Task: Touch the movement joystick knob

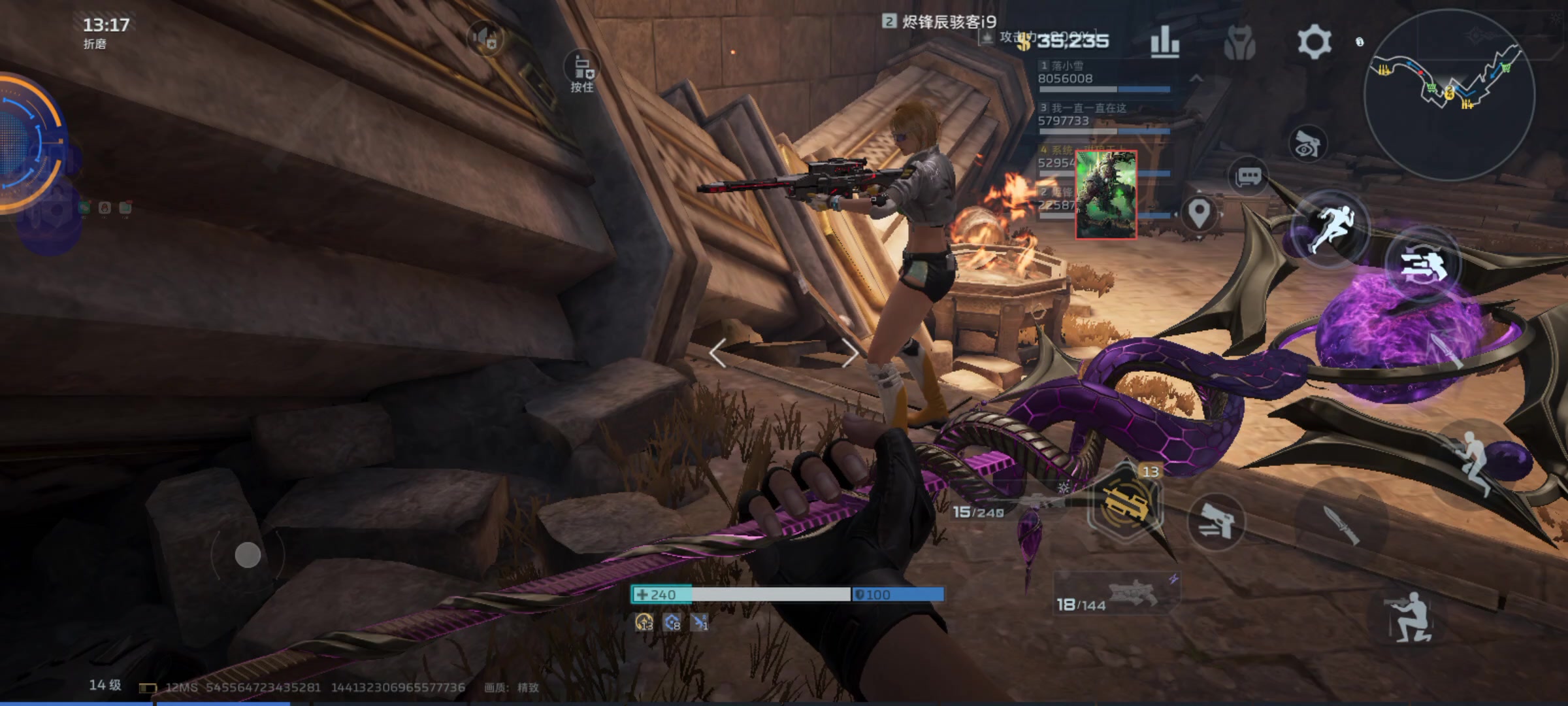Action: (x=248, y=555)
